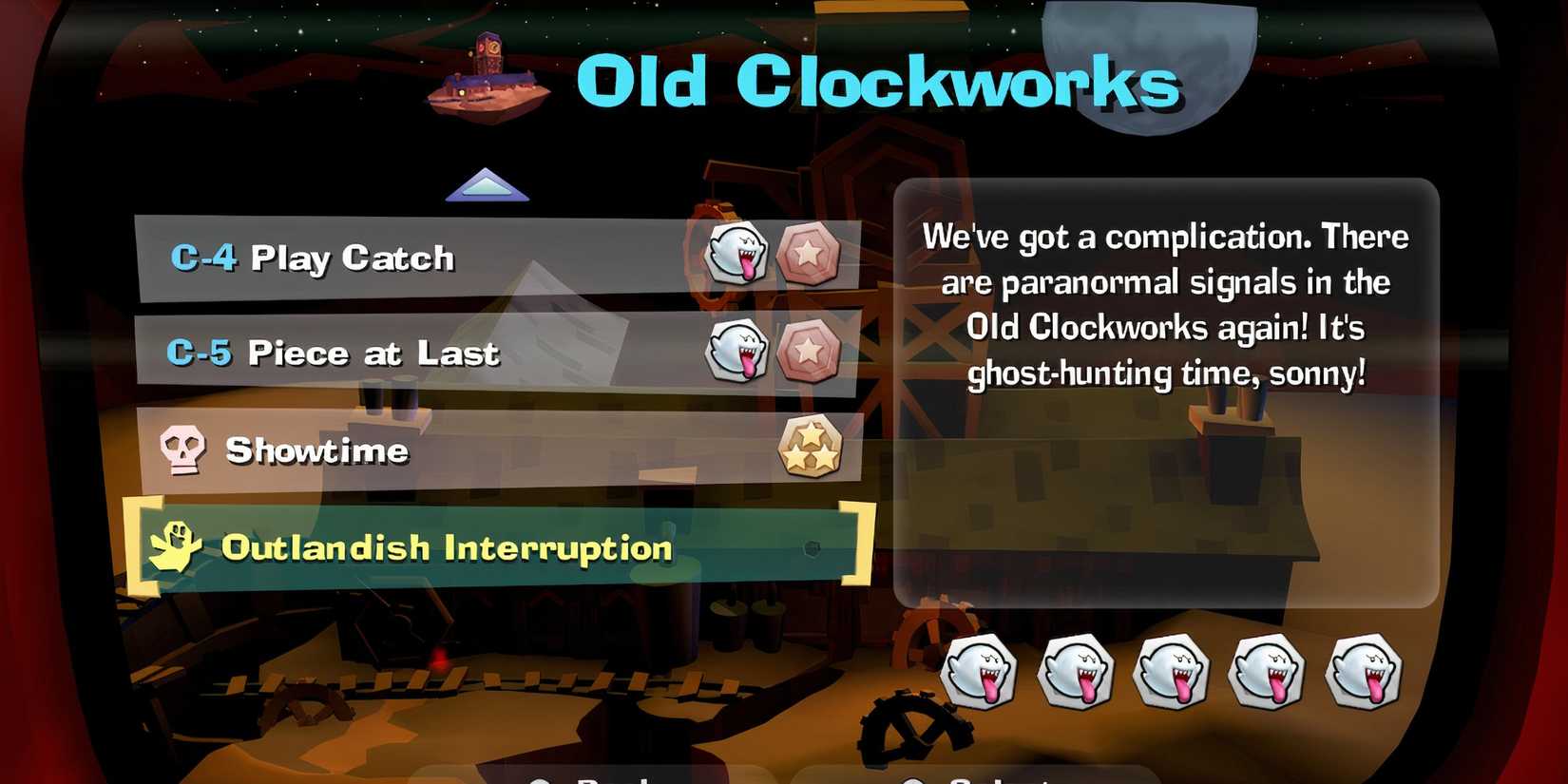The image size is (1568, 784).
Task: Click the up arrow above the mission list
Action: [x=487, y=184]
